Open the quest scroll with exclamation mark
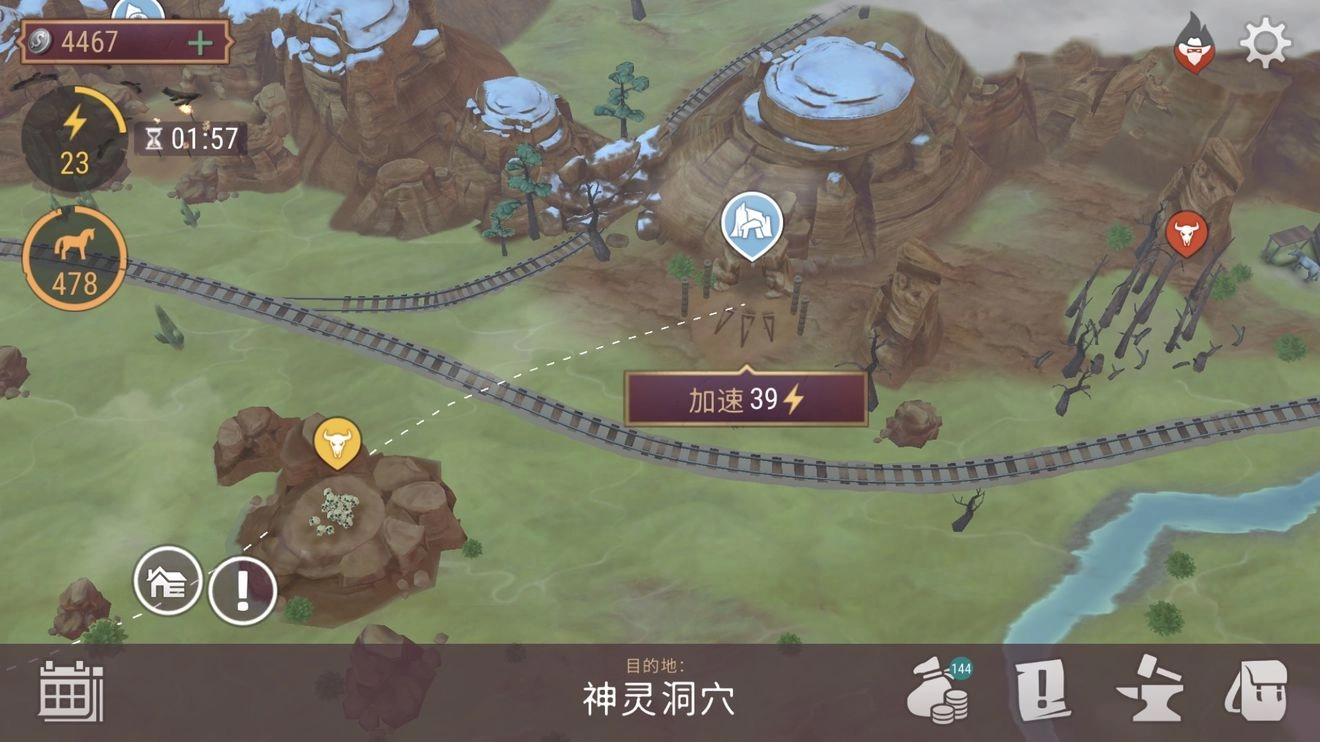 tap(1041, 688)
